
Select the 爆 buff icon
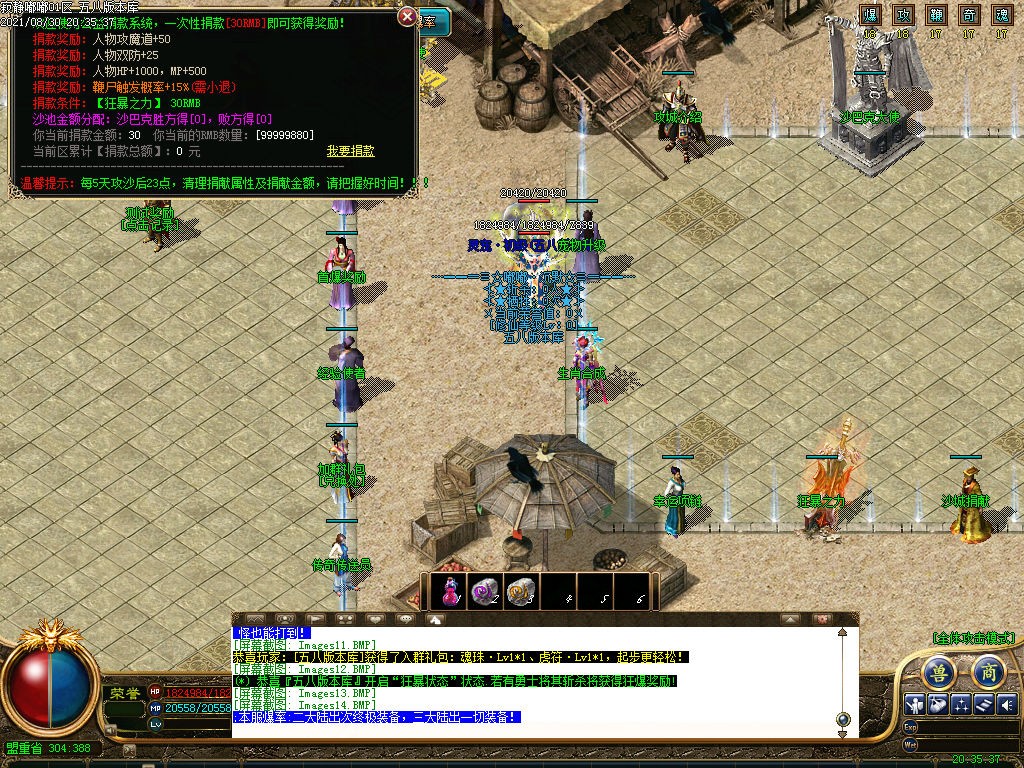click(870, 16)
